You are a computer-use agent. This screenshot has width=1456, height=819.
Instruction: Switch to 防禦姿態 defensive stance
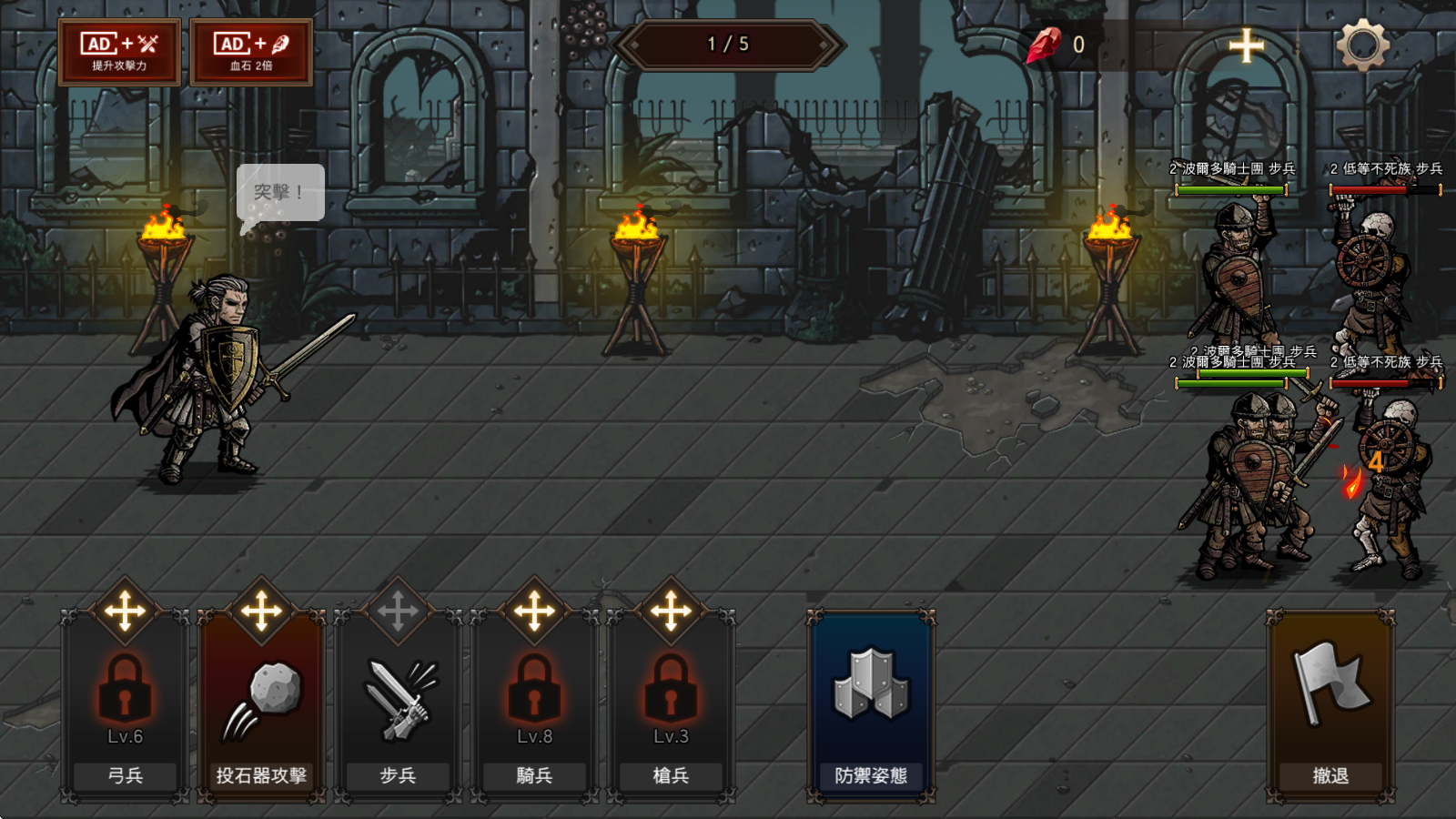pos(871,705)
